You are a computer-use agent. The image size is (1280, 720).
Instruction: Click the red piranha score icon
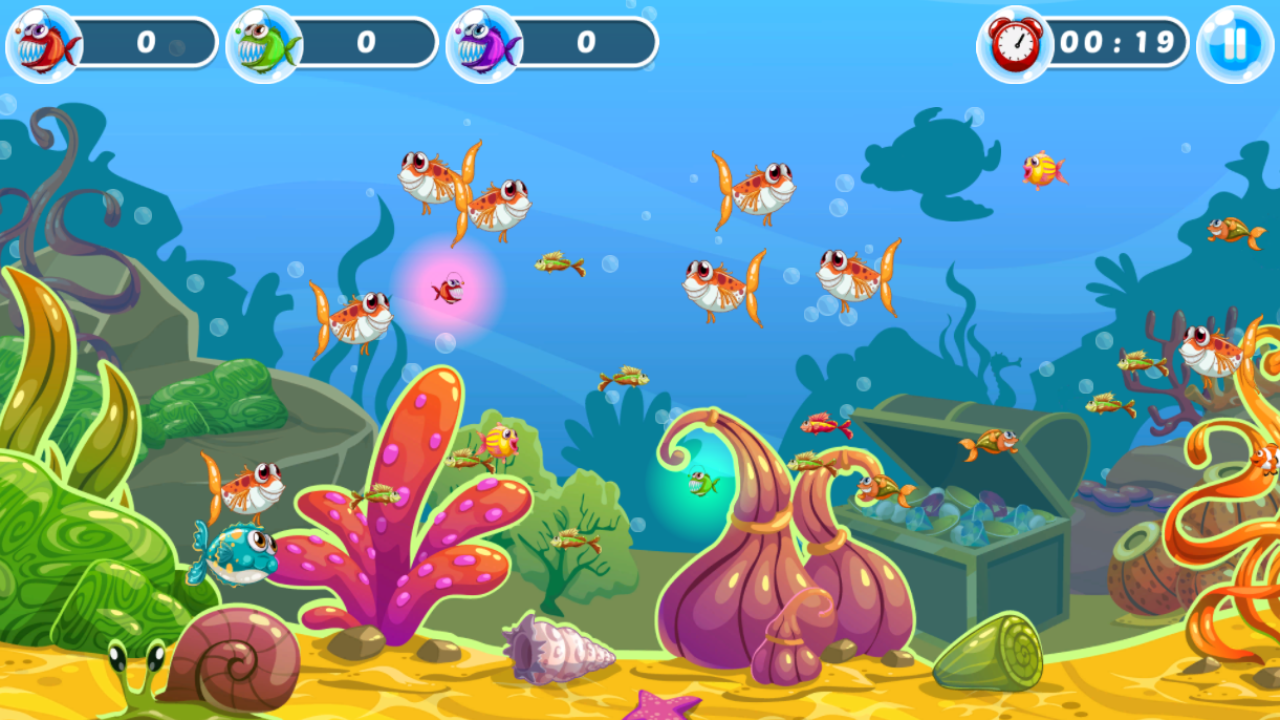(x=40, y=41)
